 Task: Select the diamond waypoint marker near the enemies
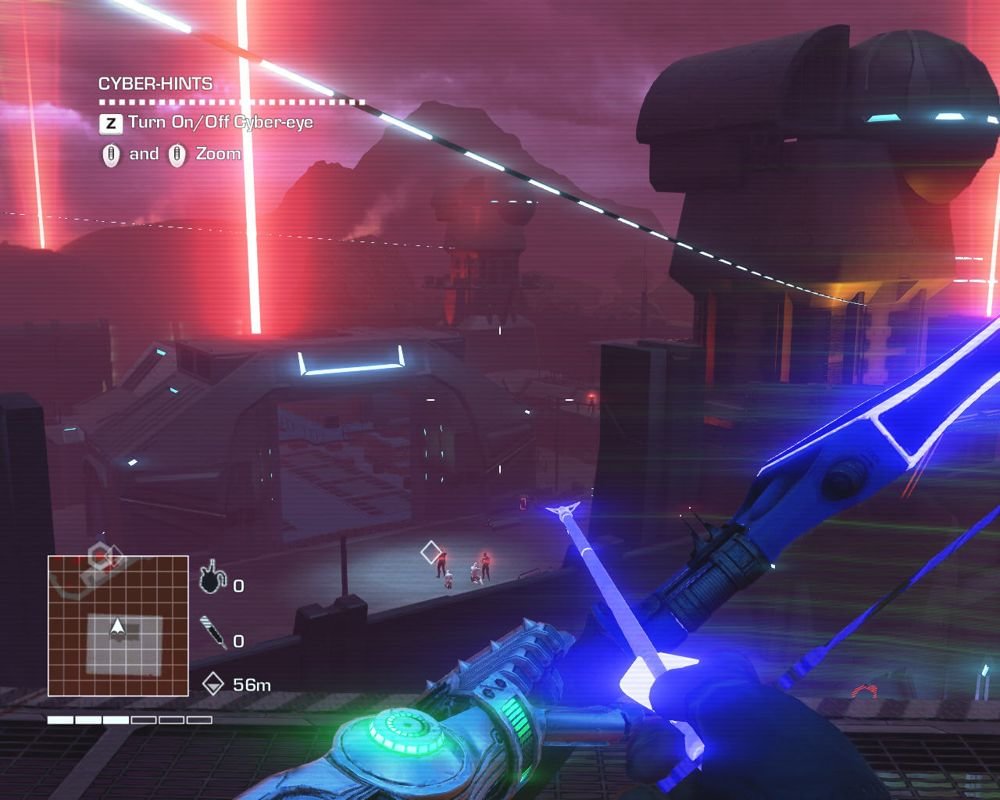(431, 552)
